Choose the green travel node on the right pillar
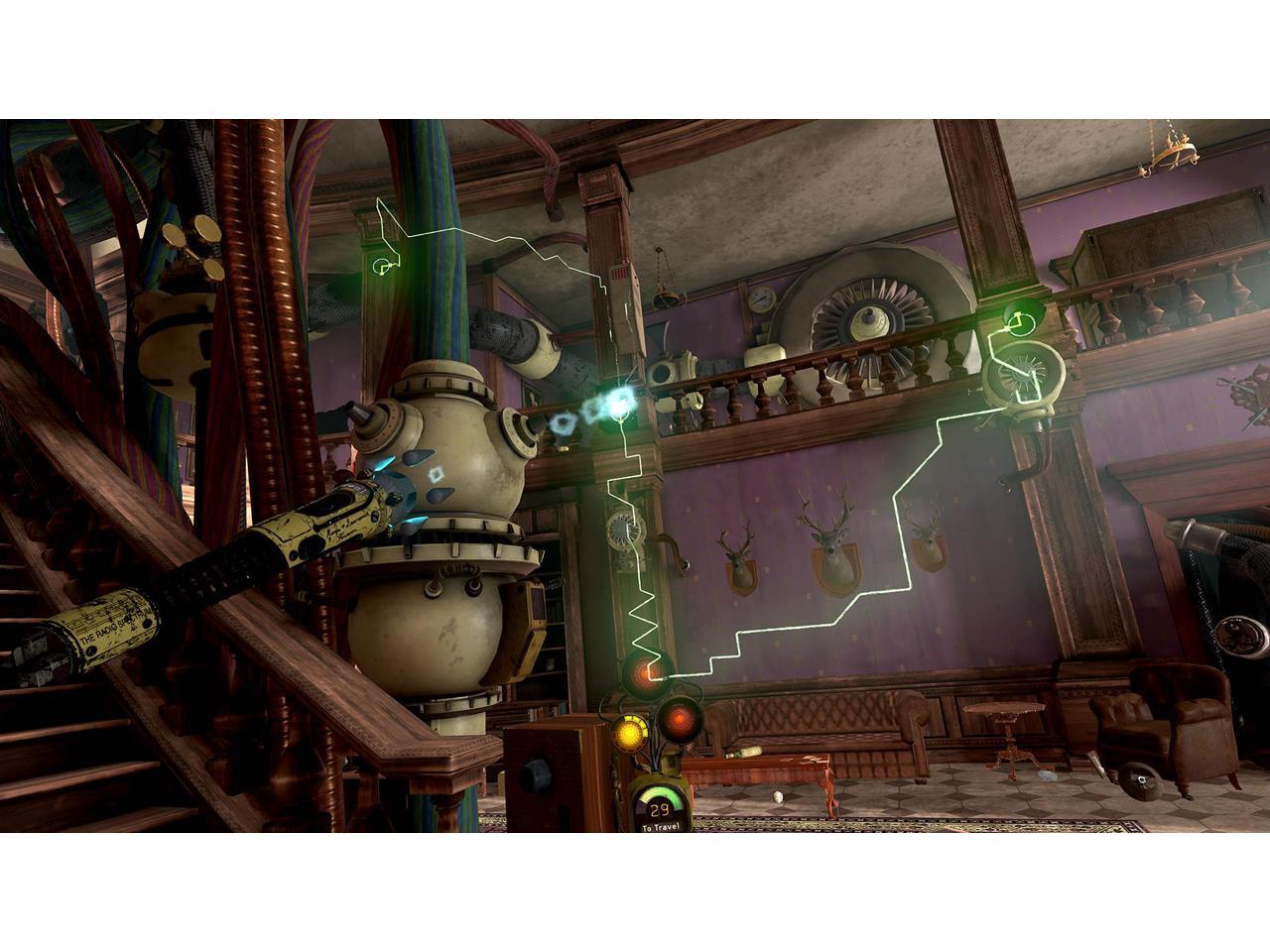Screen dimensions: 1270x952 point(1016,319)
